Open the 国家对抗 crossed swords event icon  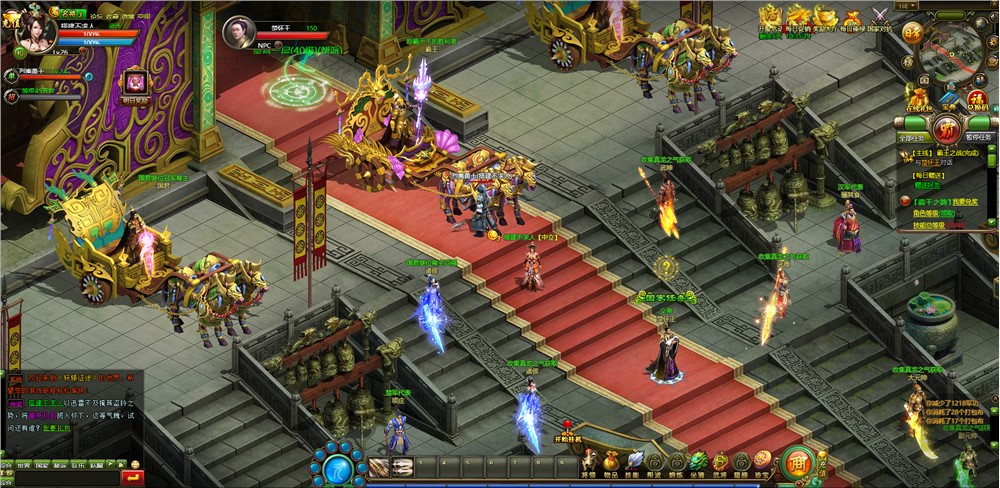(x=879, y=17)
